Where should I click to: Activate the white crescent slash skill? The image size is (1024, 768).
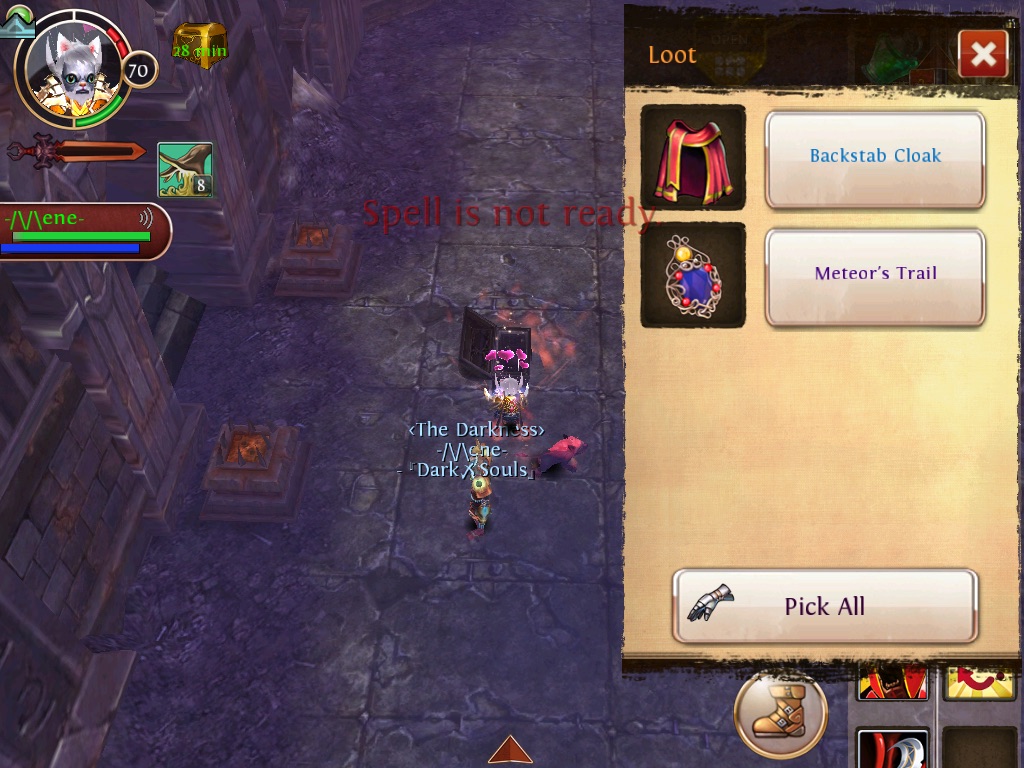[892, 750]
